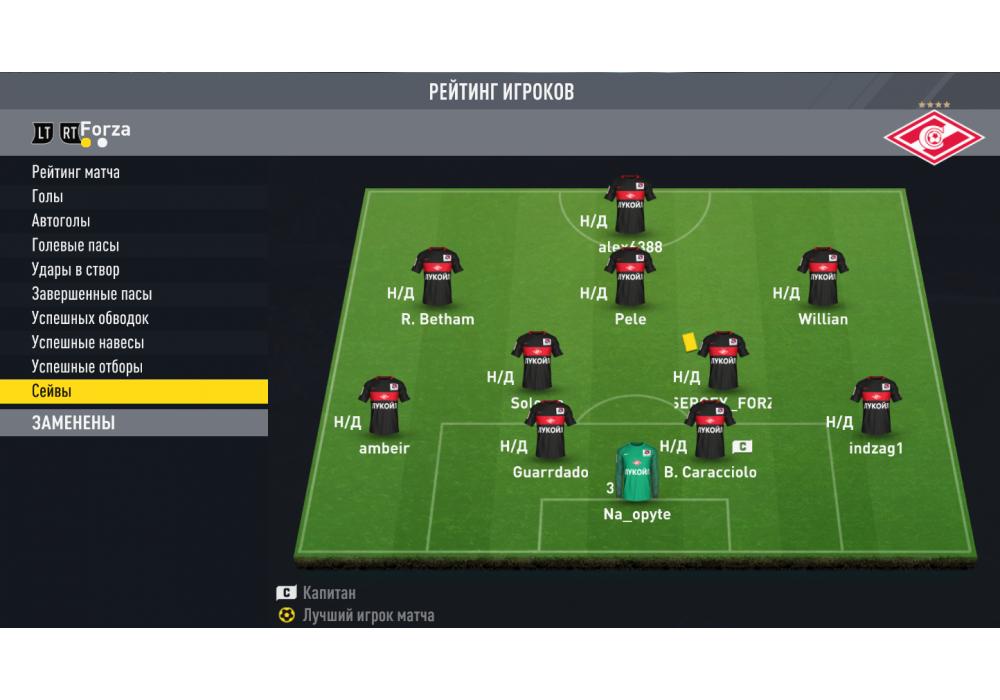Viewport: 1000px width, 700px height.
Task: Open the Голевые пасы stat
Action: tap(76, 245)
